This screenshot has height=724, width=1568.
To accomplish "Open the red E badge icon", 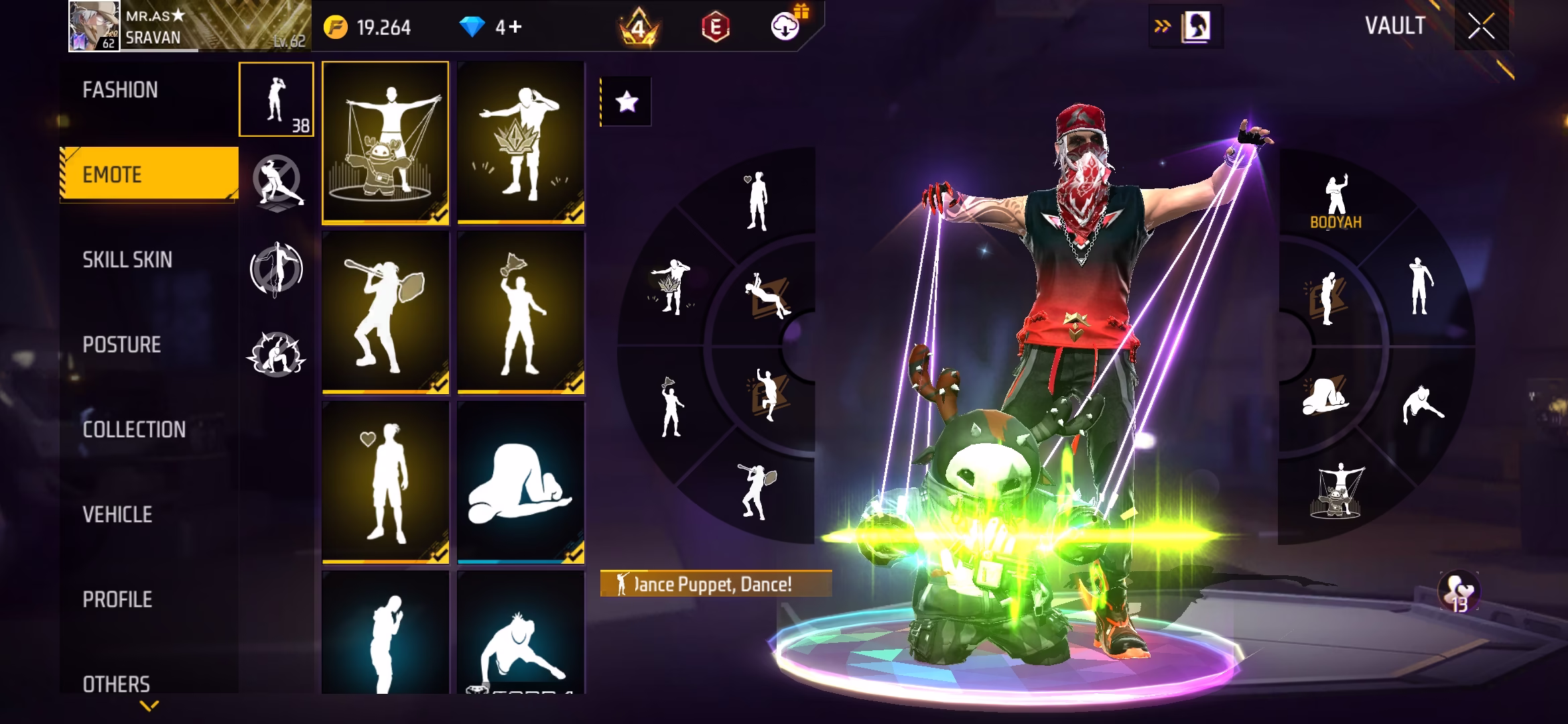I will (x=715, y=27).
